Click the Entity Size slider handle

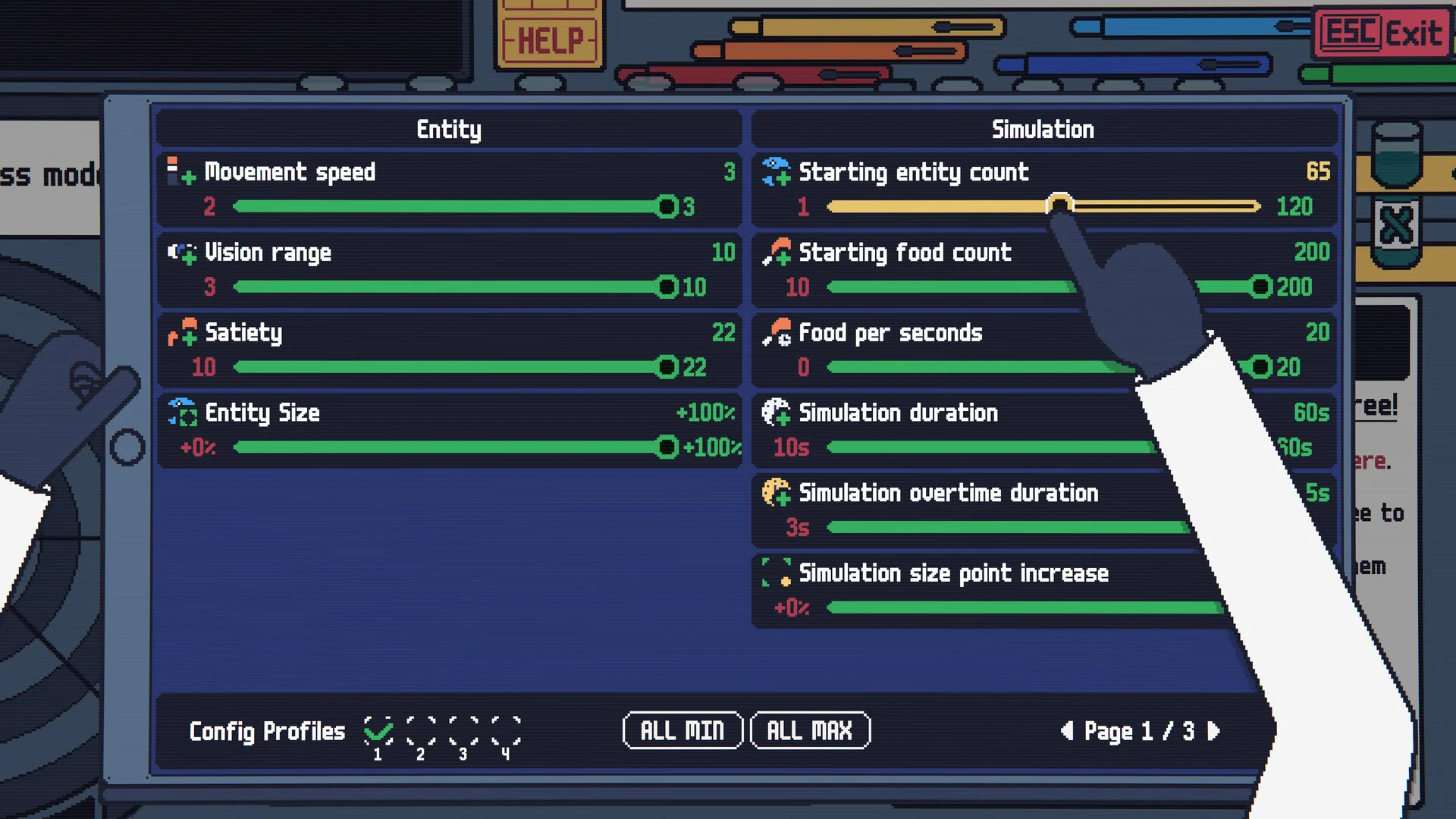click(667, 447)
